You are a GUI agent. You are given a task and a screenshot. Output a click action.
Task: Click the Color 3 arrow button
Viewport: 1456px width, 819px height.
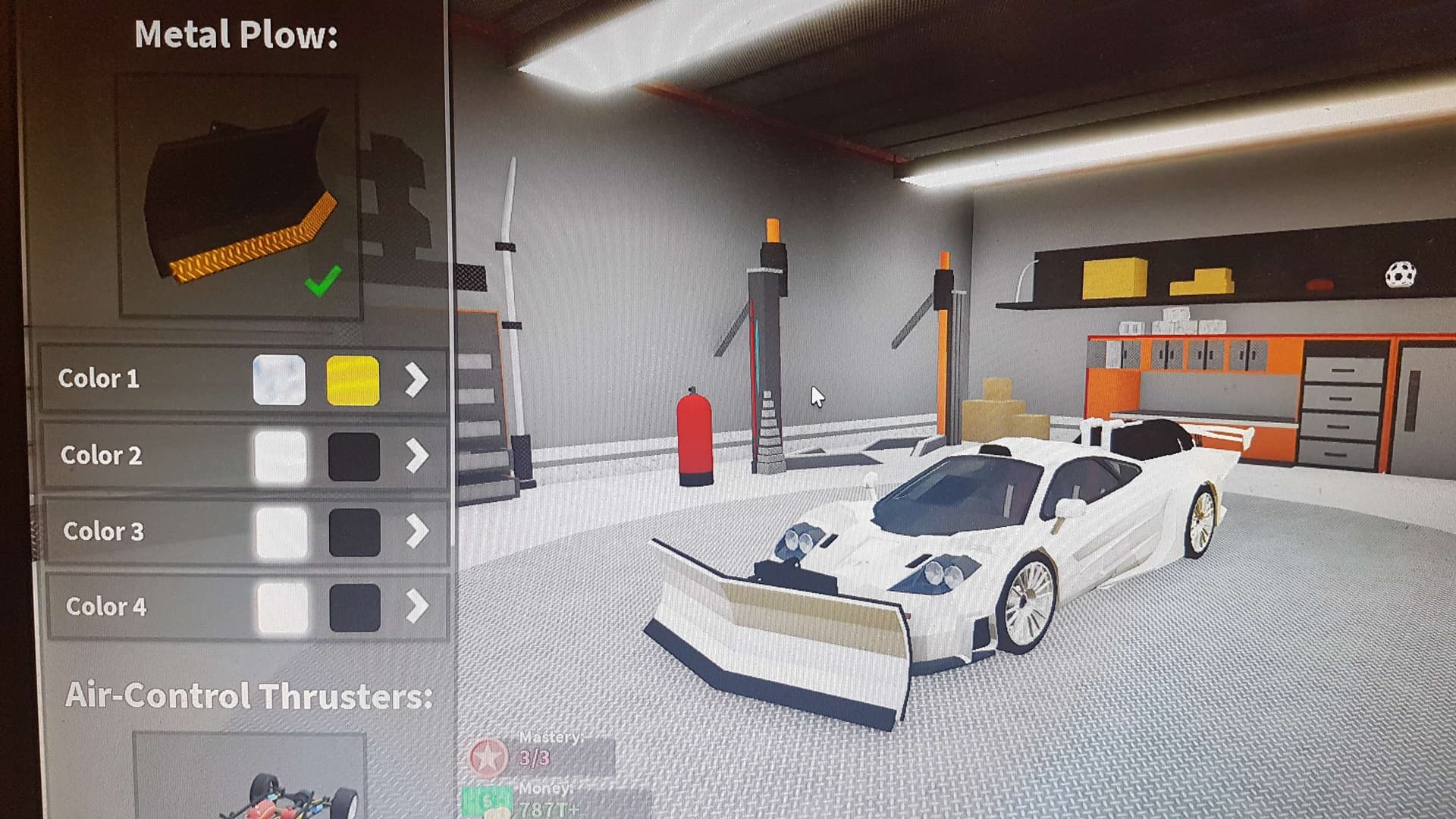(x=417, y=532)
